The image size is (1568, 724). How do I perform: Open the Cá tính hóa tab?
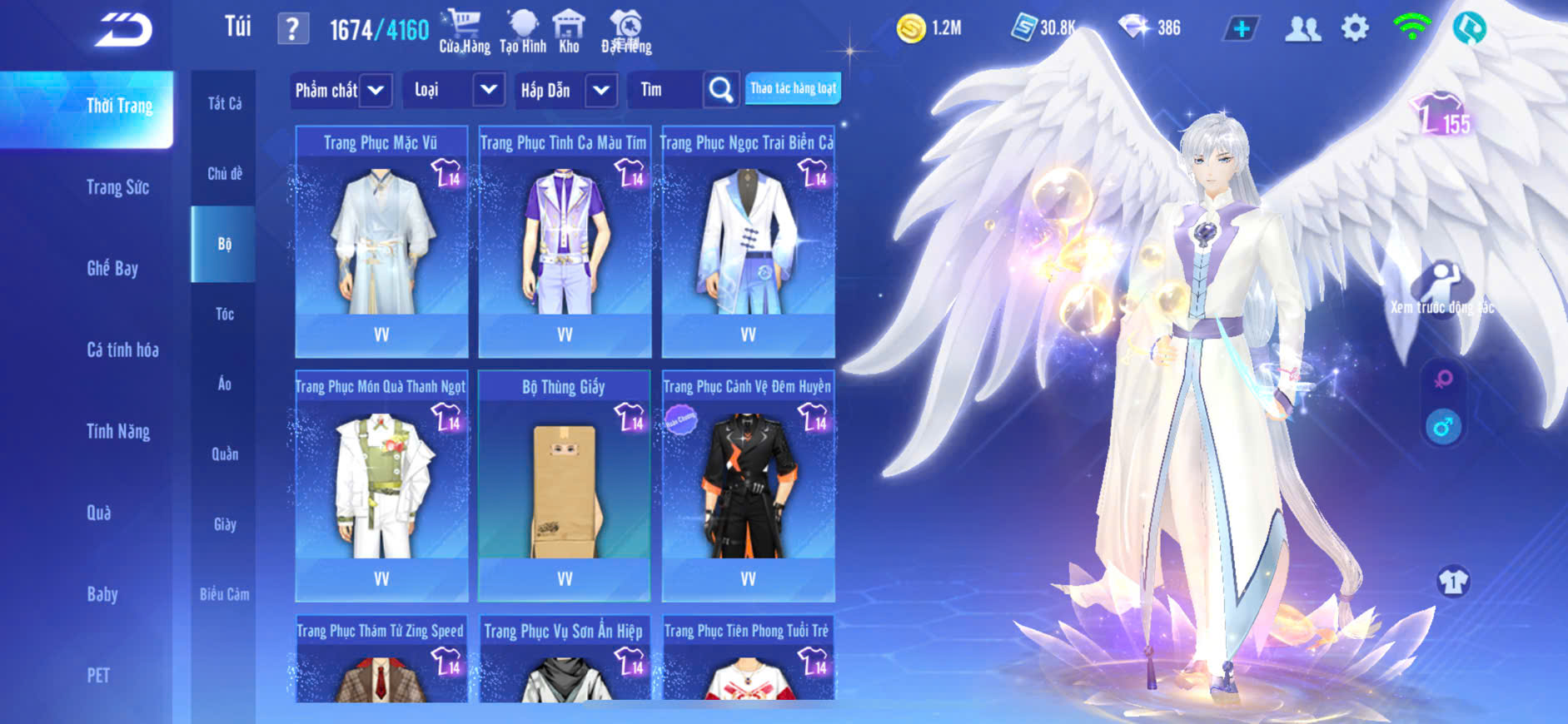click(122, 350)
